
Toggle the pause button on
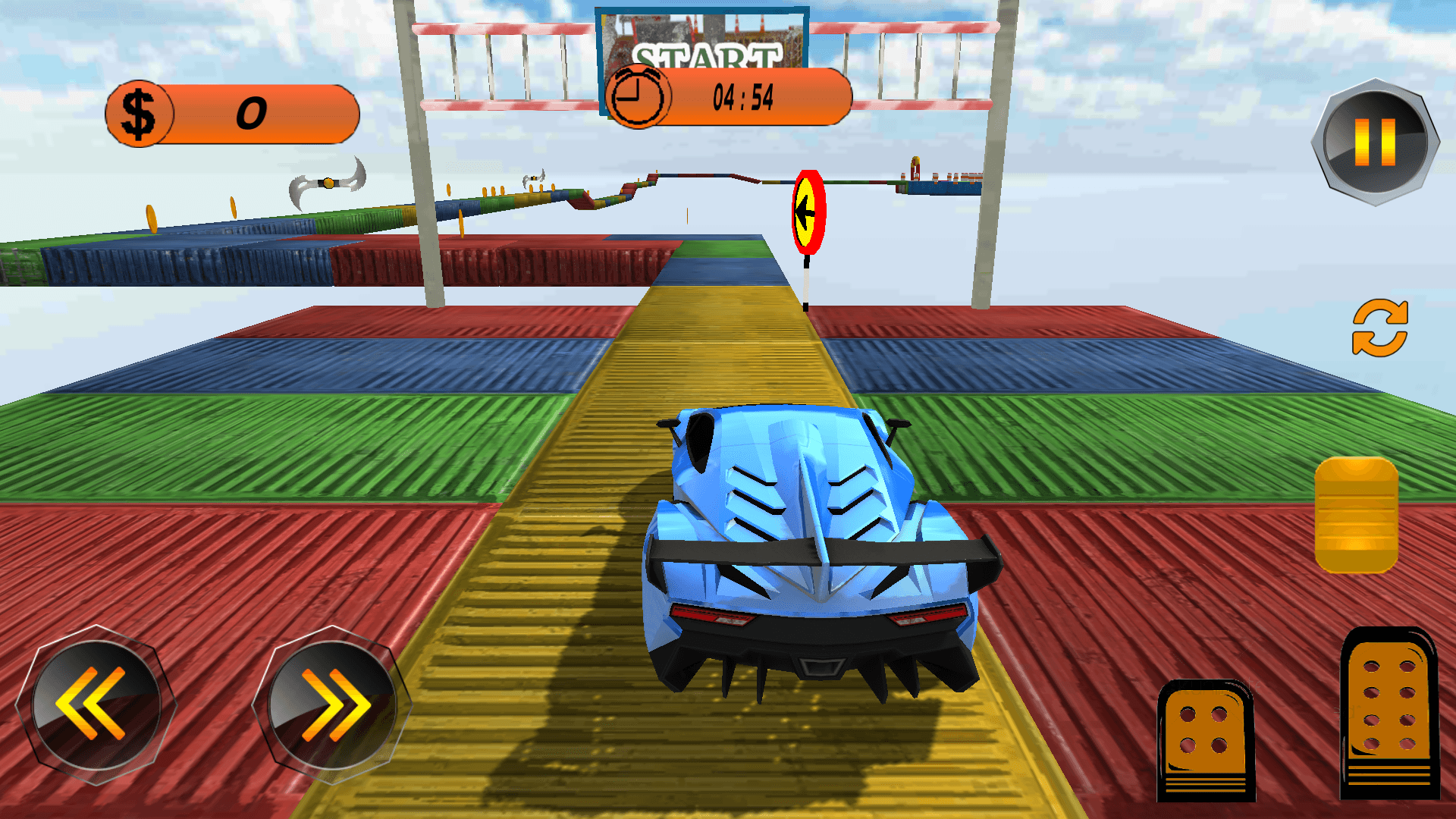point(1374,142)
